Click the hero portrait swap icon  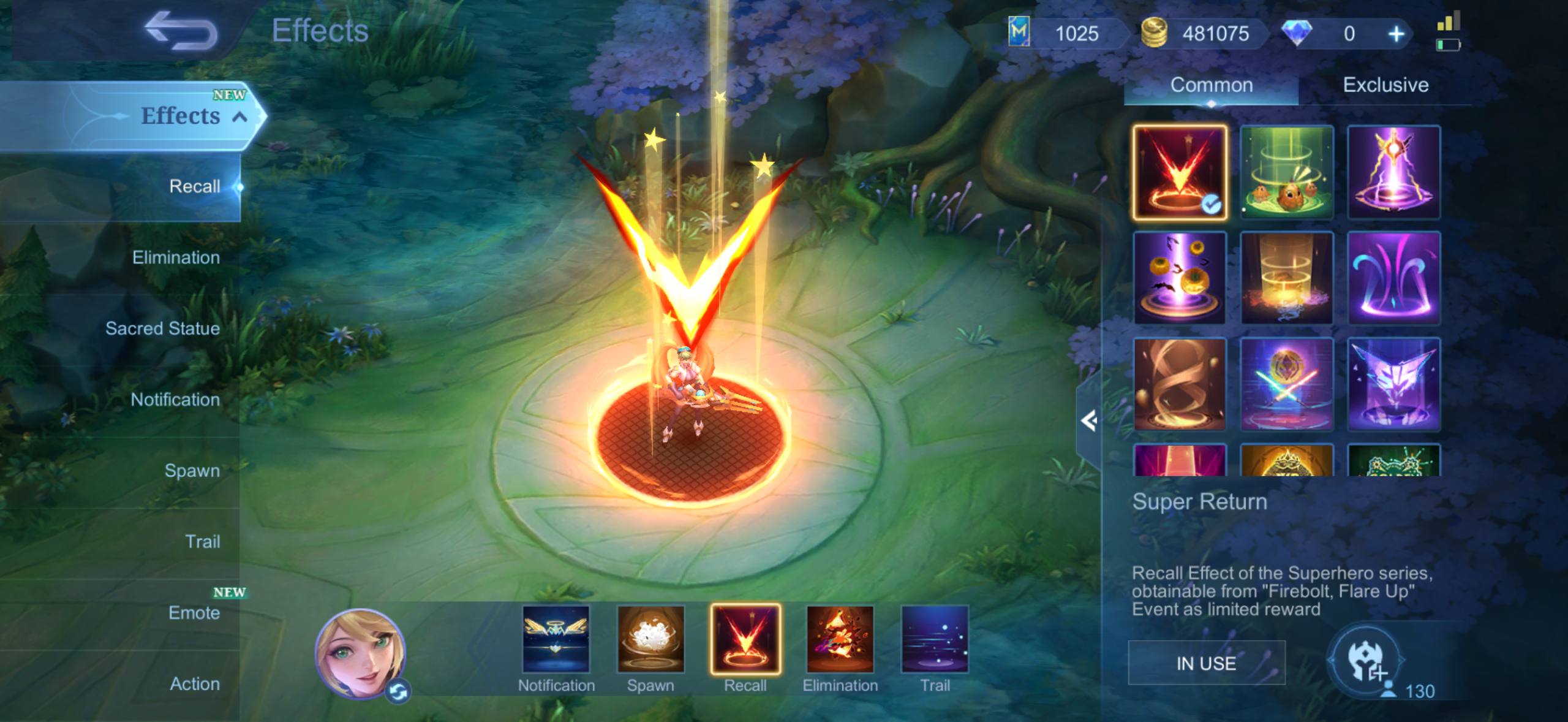[399, 692]
